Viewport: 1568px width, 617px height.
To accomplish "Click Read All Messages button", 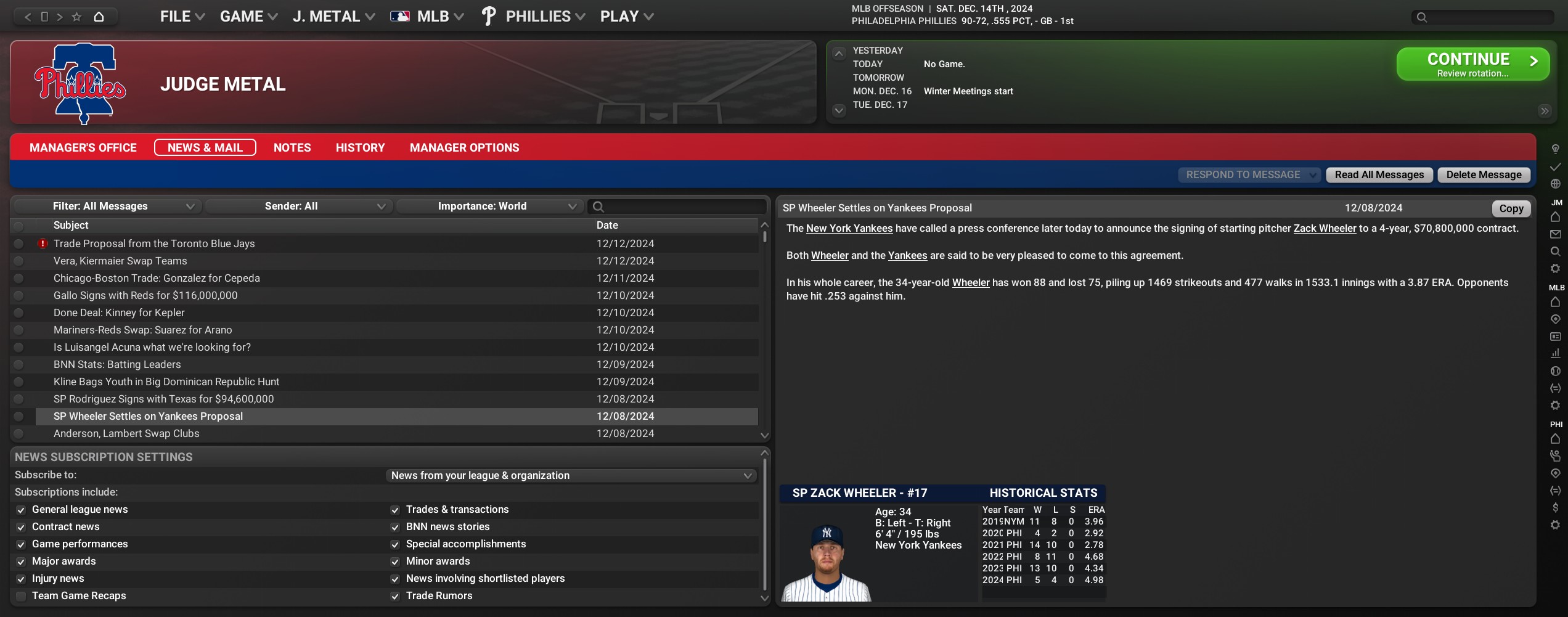I will (x=1379, y=175).
